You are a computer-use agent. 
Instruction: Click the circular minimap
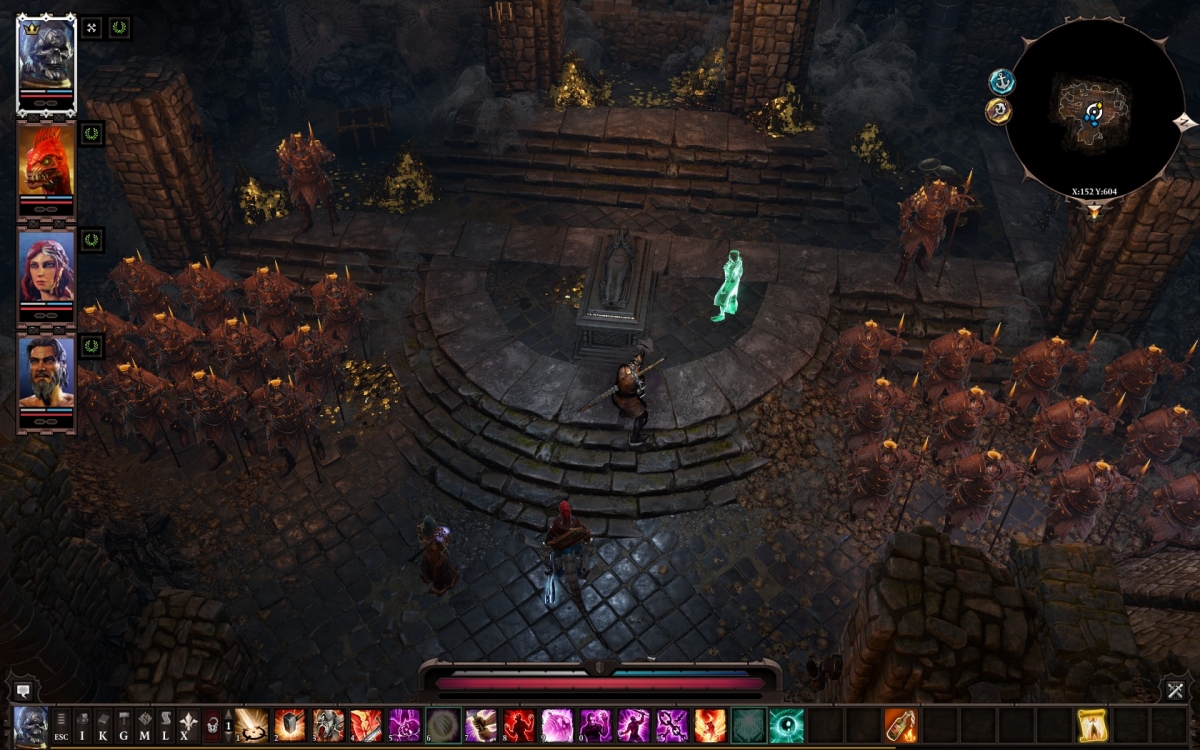tap(1093, 108)
